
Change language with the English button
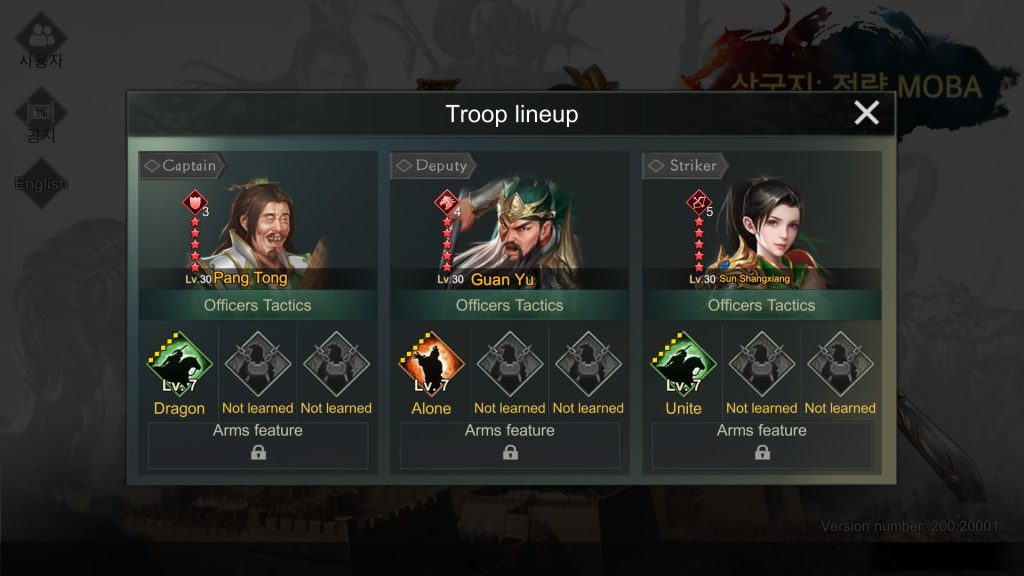(x=41, y=184)
